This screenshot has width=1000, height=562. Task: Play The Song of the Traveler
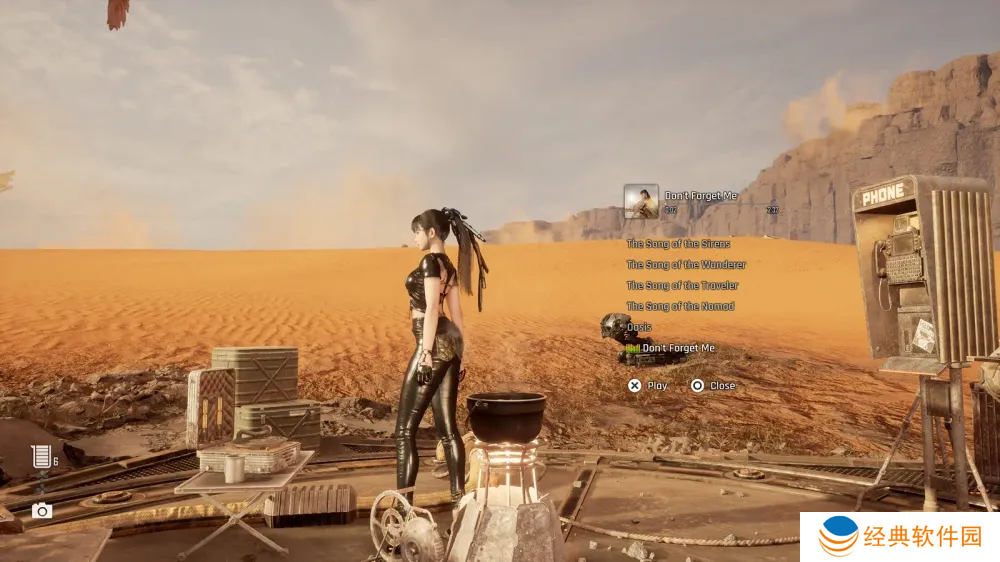[x=682, y=286]
